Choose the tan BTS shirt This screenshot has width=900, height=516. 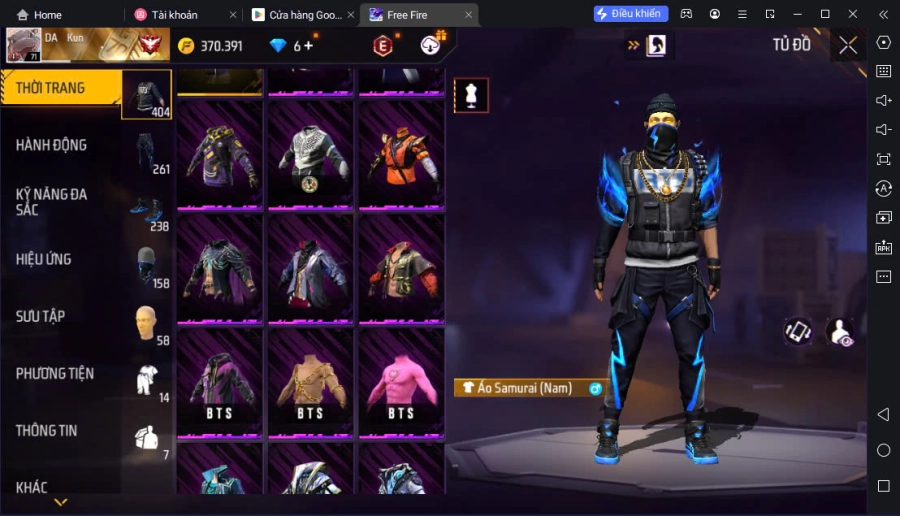[310, 382]
